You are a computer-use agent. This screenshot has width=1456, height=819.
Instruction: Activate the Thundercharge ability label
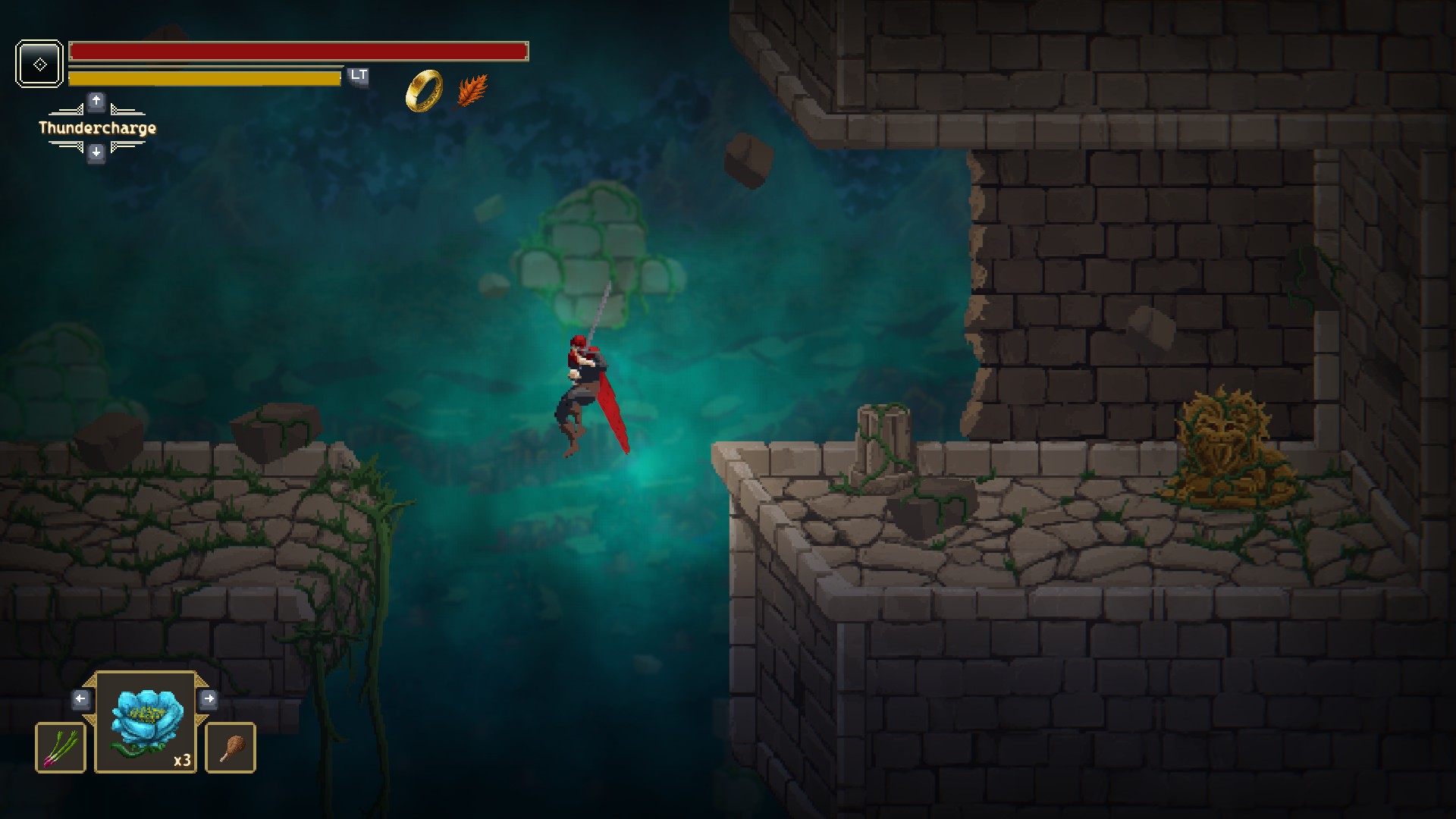click(97, 128)
